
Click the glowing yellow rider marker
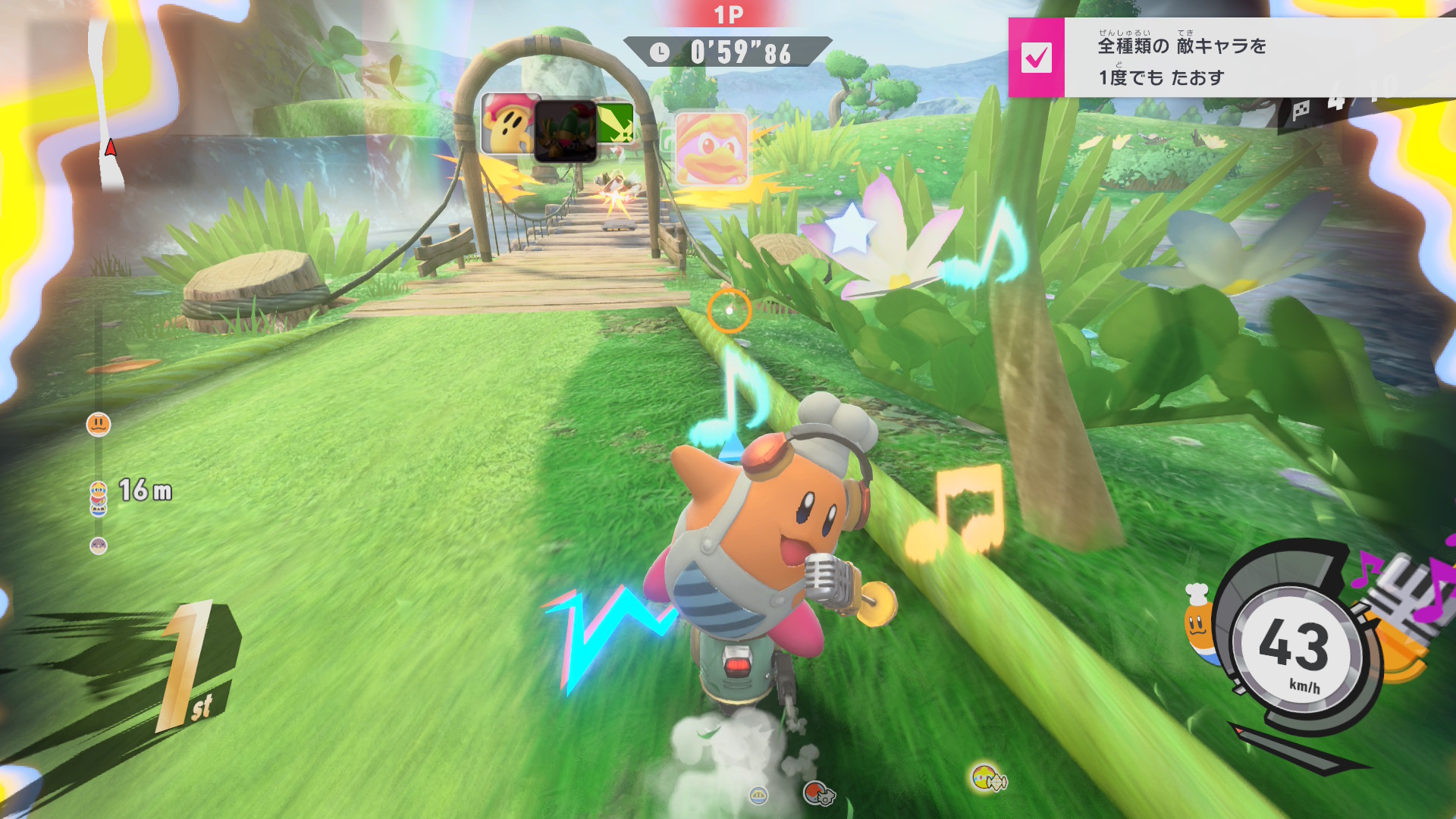[x=985, y=777]
